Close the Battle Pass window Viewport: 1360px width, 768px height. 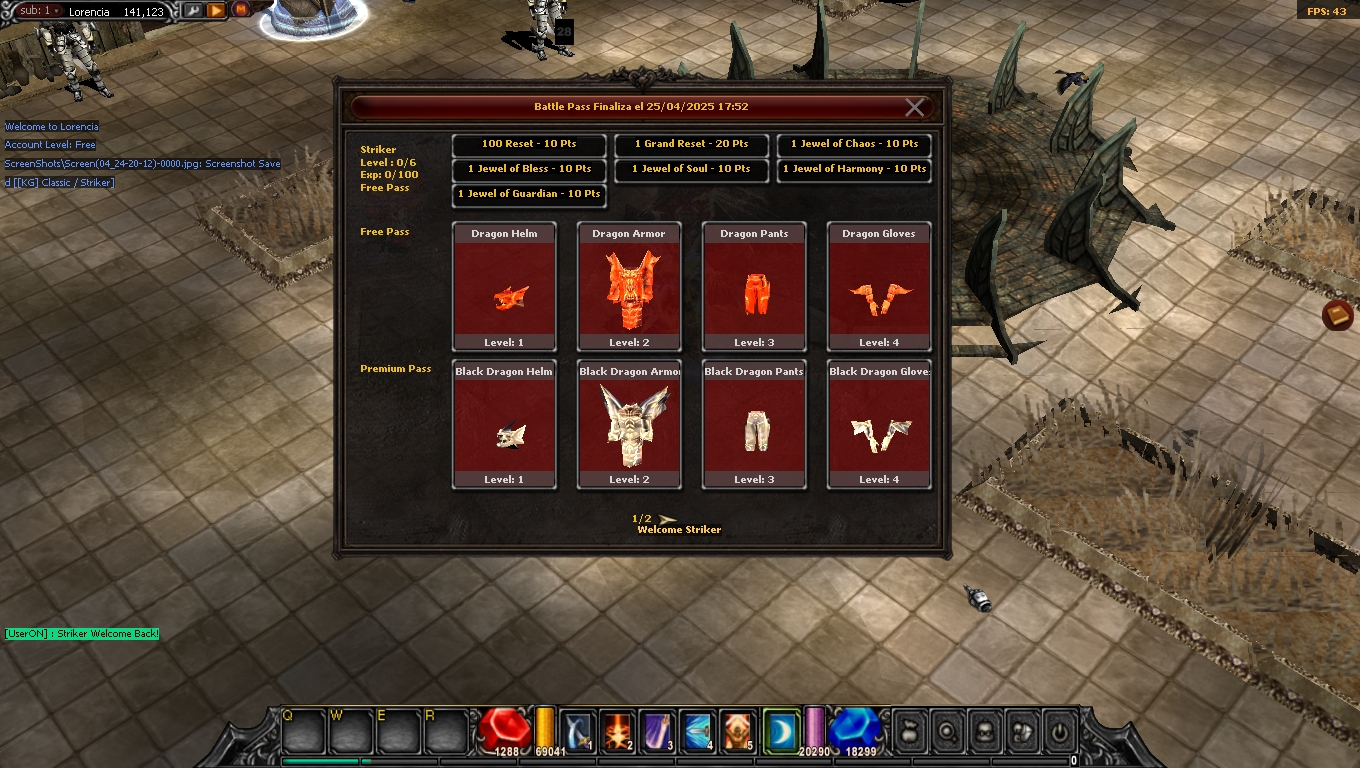(x=914, y=108)
